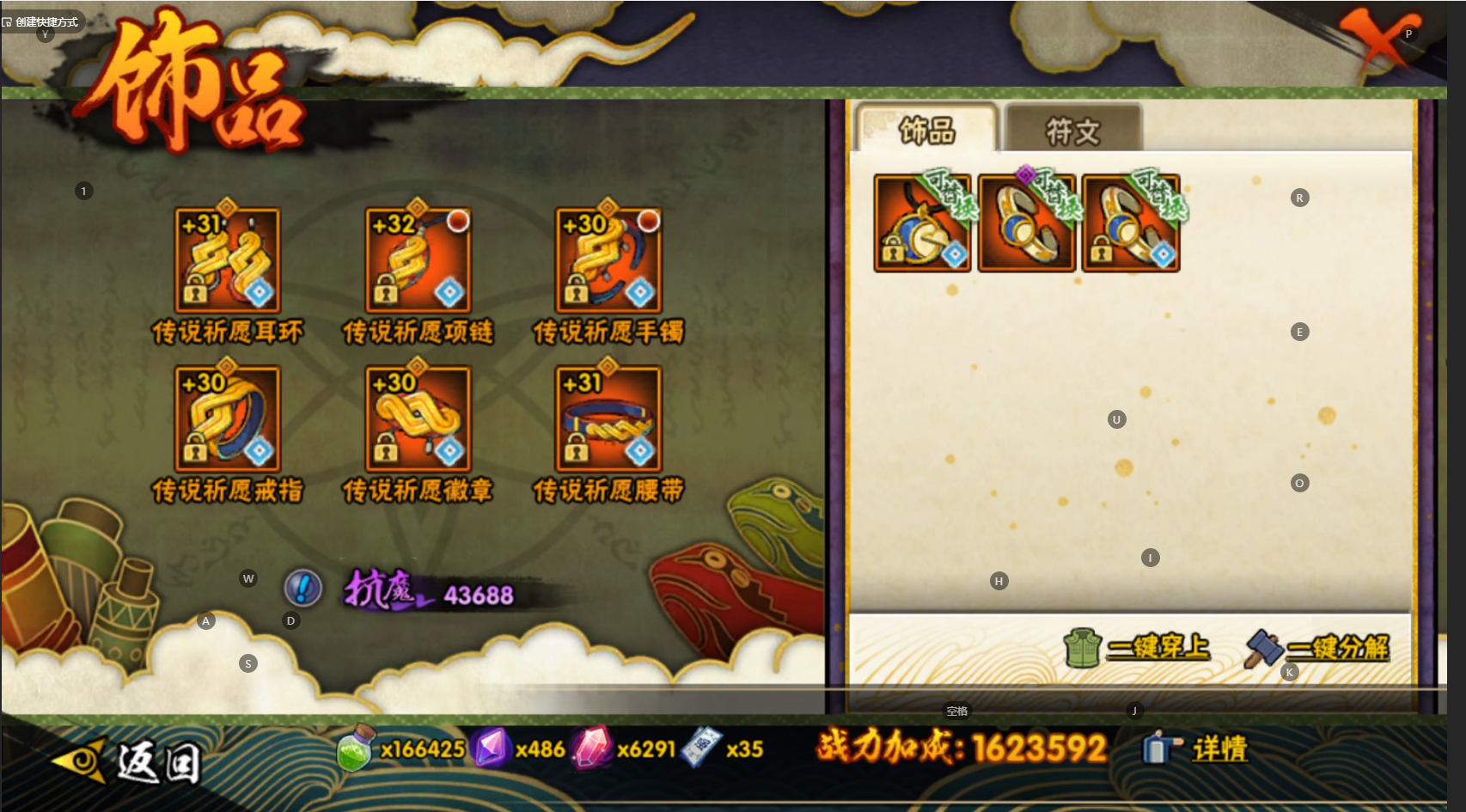Viewport: 1466px width, 812px height.
Task: Choose the 传说祈愿腰带 belt slot
Action: (x=609, y=419)
